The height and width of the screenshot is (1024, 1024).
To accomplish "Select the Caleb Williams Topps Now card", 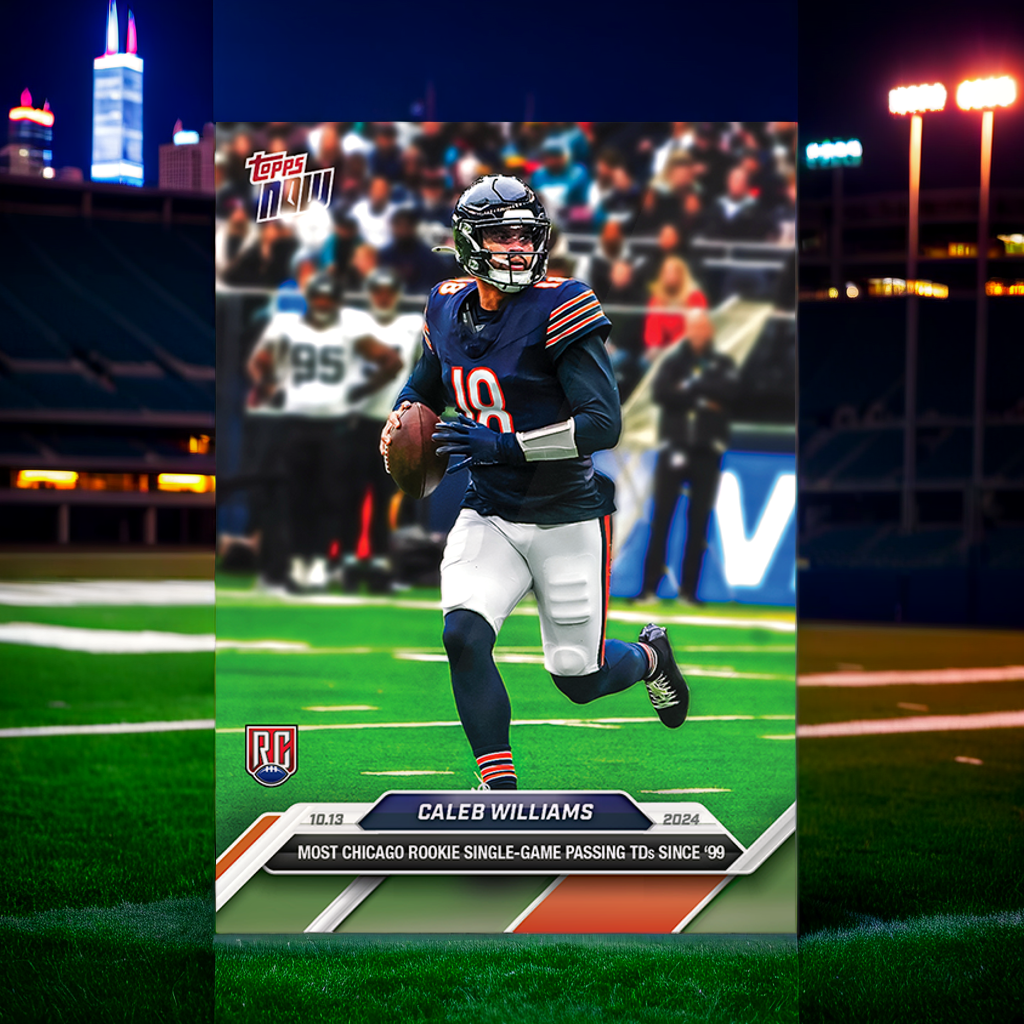I will 506,527.
